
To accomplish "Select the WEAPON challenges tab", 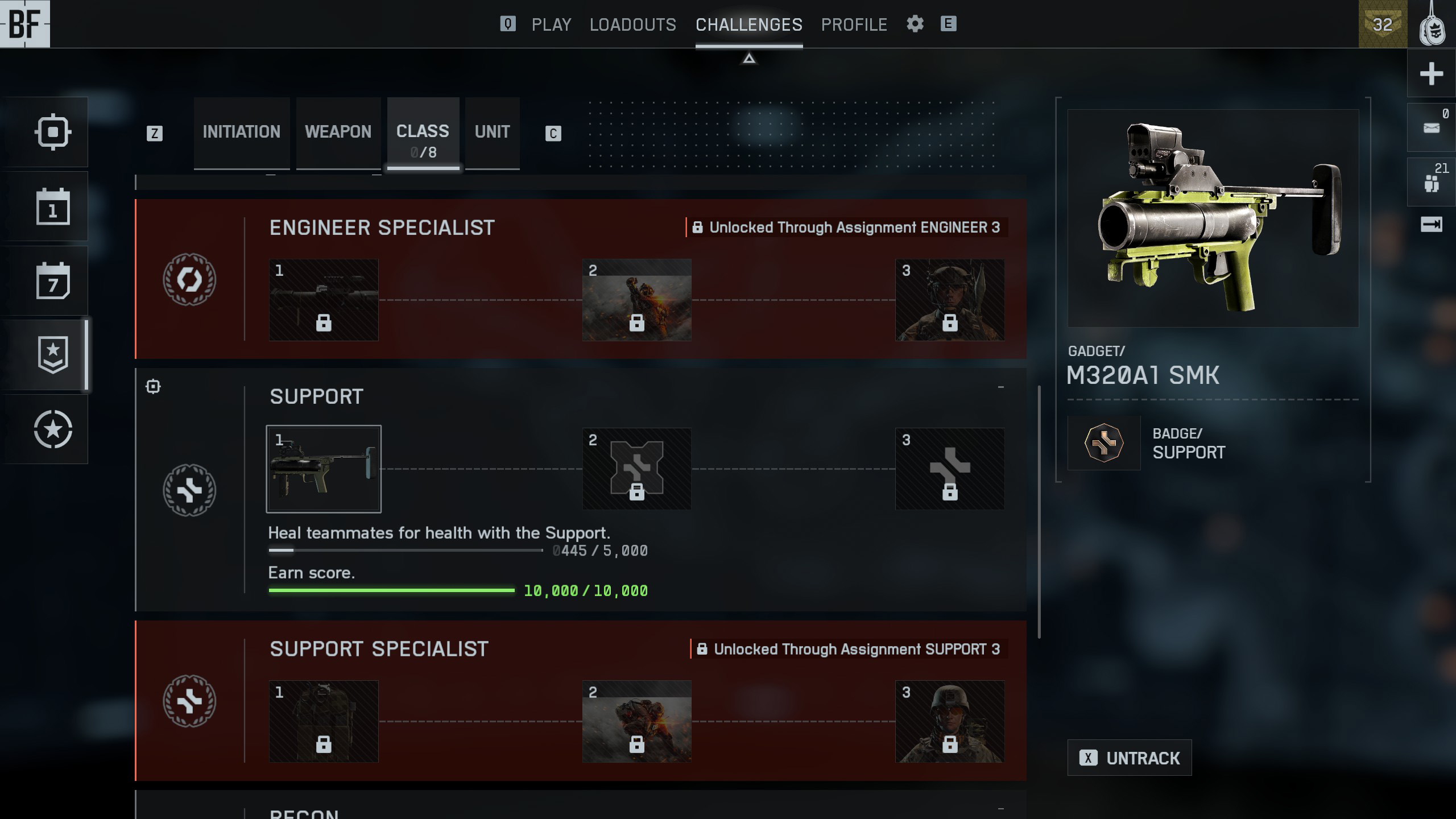I will 338,132.
